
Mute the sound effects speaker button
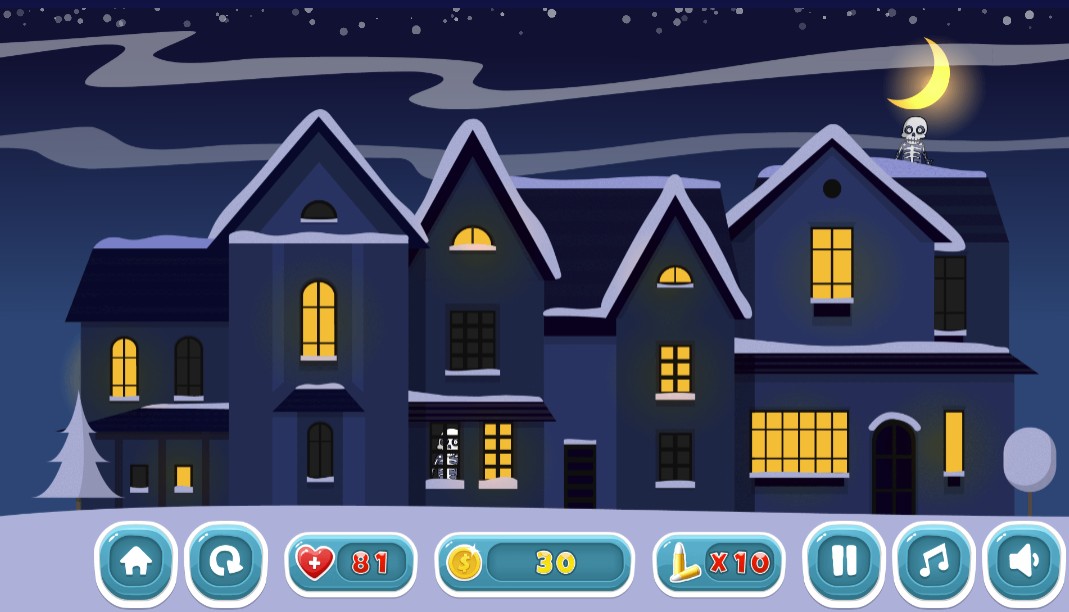tap(1024, 562)
